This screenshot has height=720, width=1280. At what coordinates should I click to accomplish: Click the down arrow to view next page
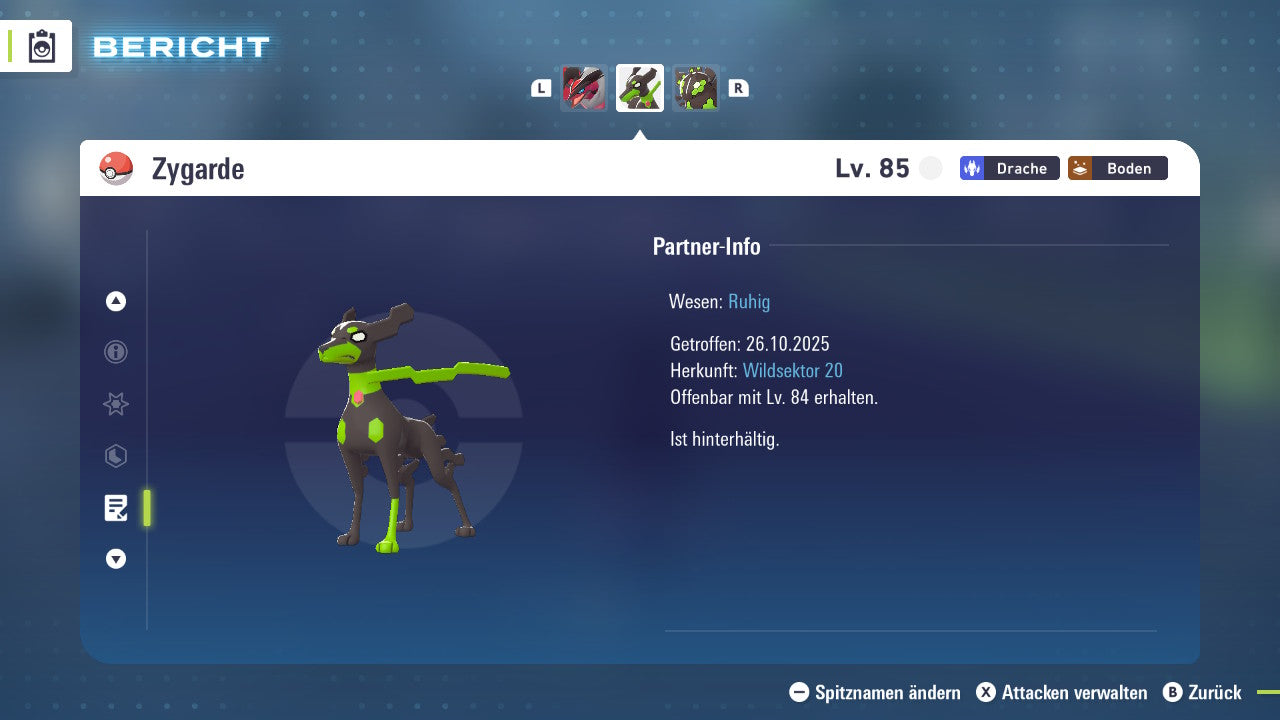(x=115, y=559)
